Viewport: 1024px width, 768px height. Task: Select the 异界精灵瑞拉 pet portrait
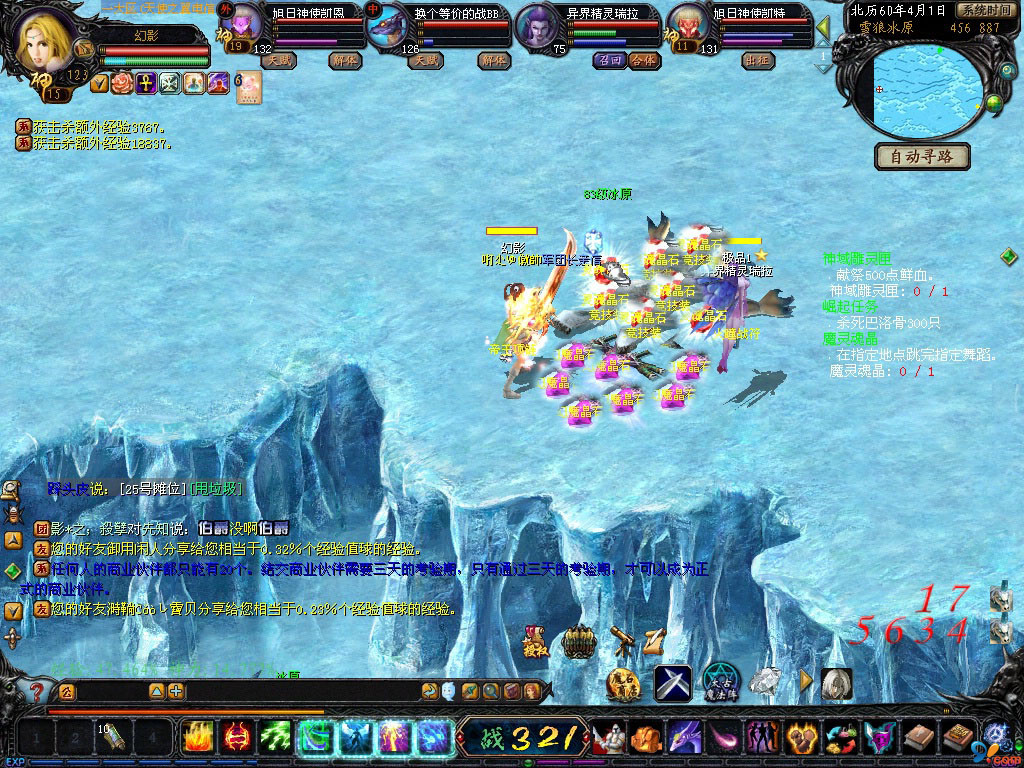[540, 28]
